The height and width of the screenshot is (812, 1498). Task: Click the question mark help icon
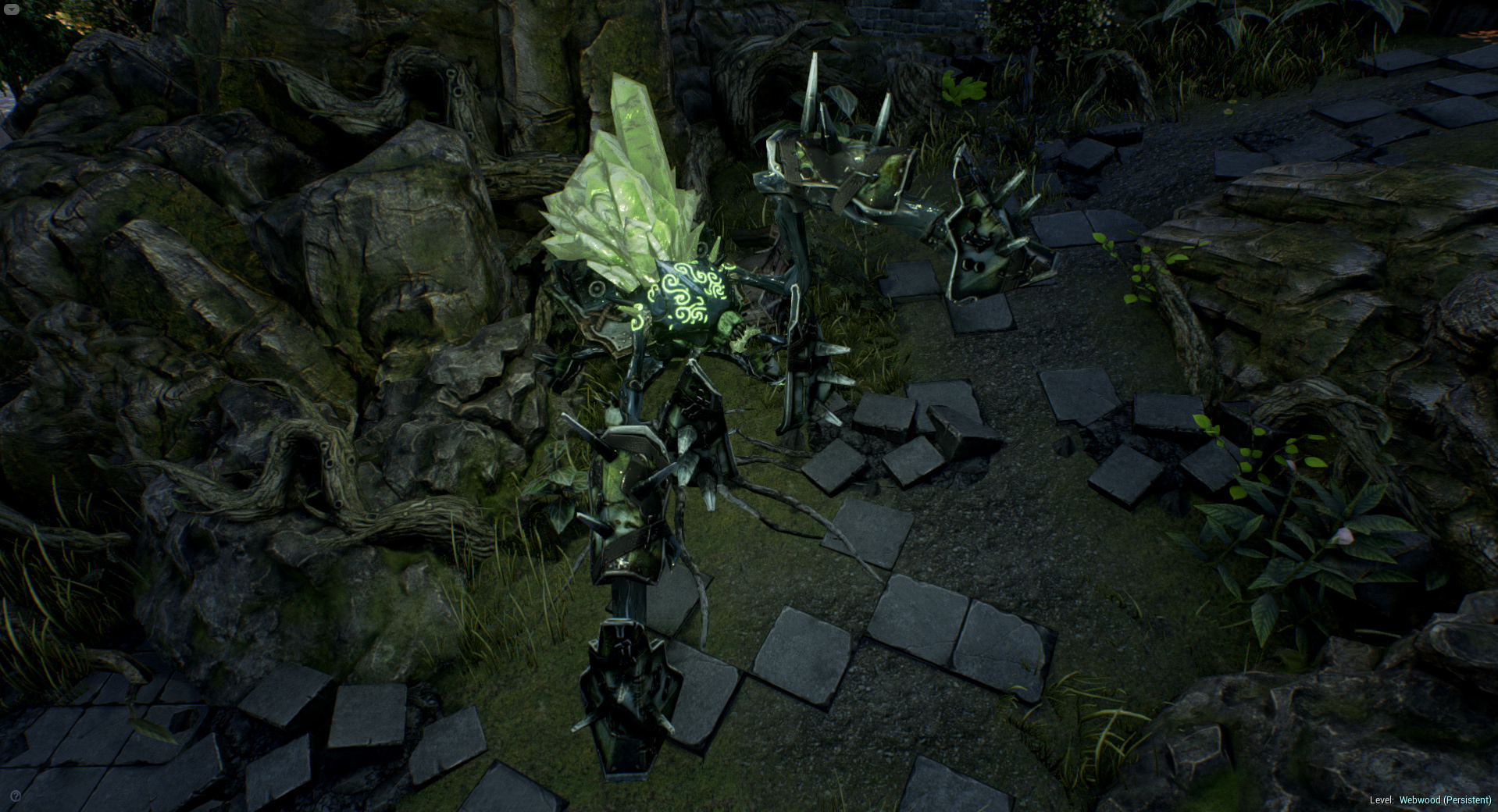[x=17, y=796]
